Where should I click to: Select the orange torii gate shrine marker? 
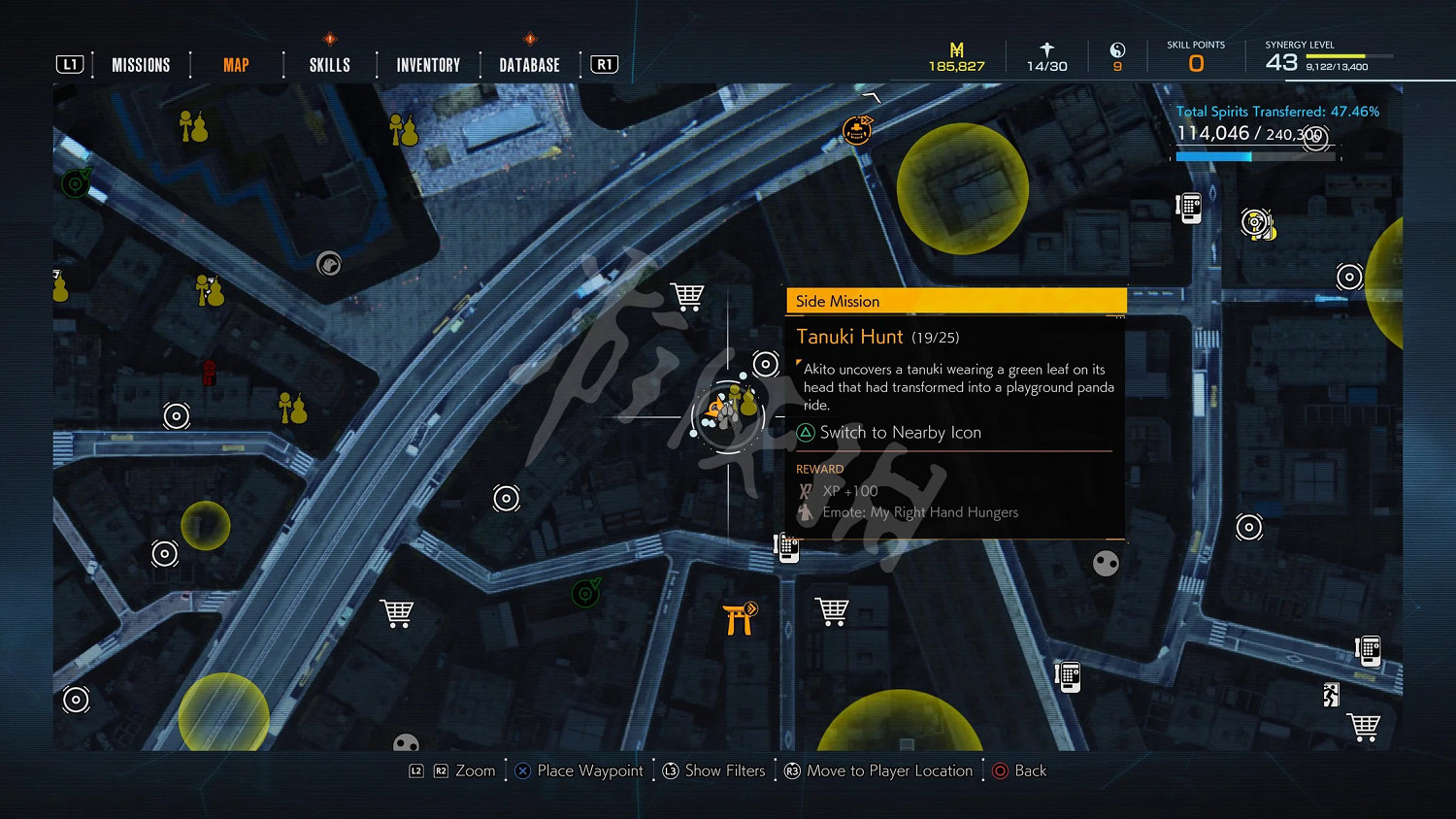[x=740, y=618]
